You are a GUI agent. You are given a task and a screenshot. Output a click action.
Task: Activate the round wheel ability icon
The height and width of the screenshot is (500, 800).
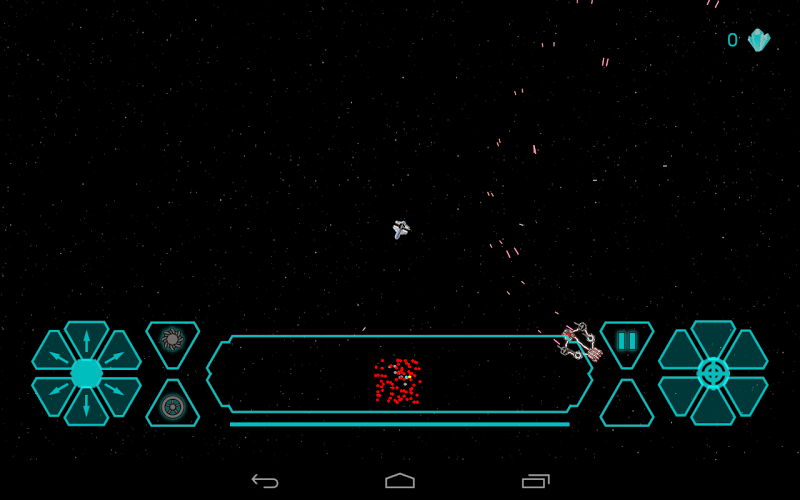tap(172, 406)
